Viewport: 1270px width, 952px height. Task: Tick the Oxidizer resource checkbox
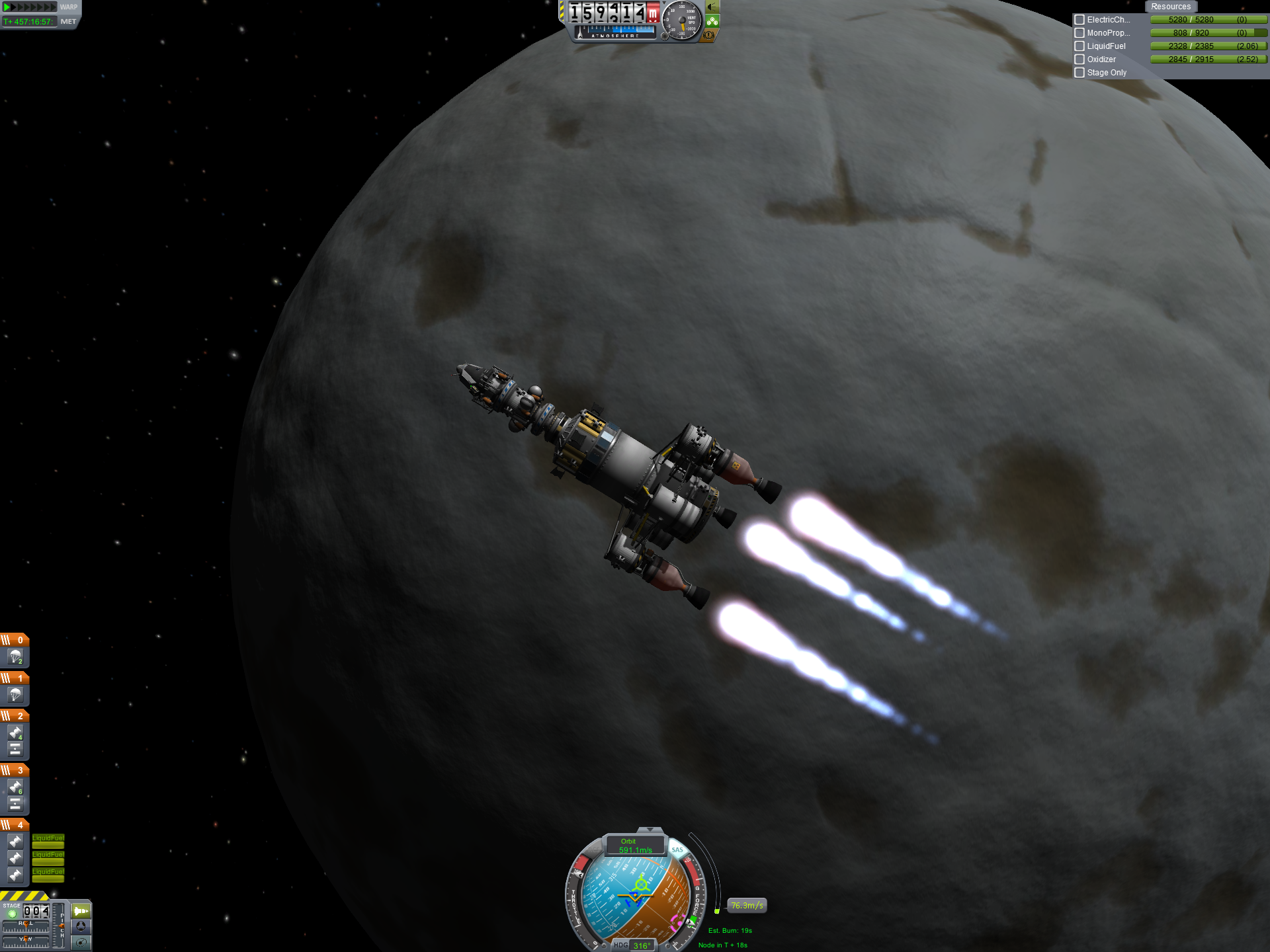pos(1079,59)
